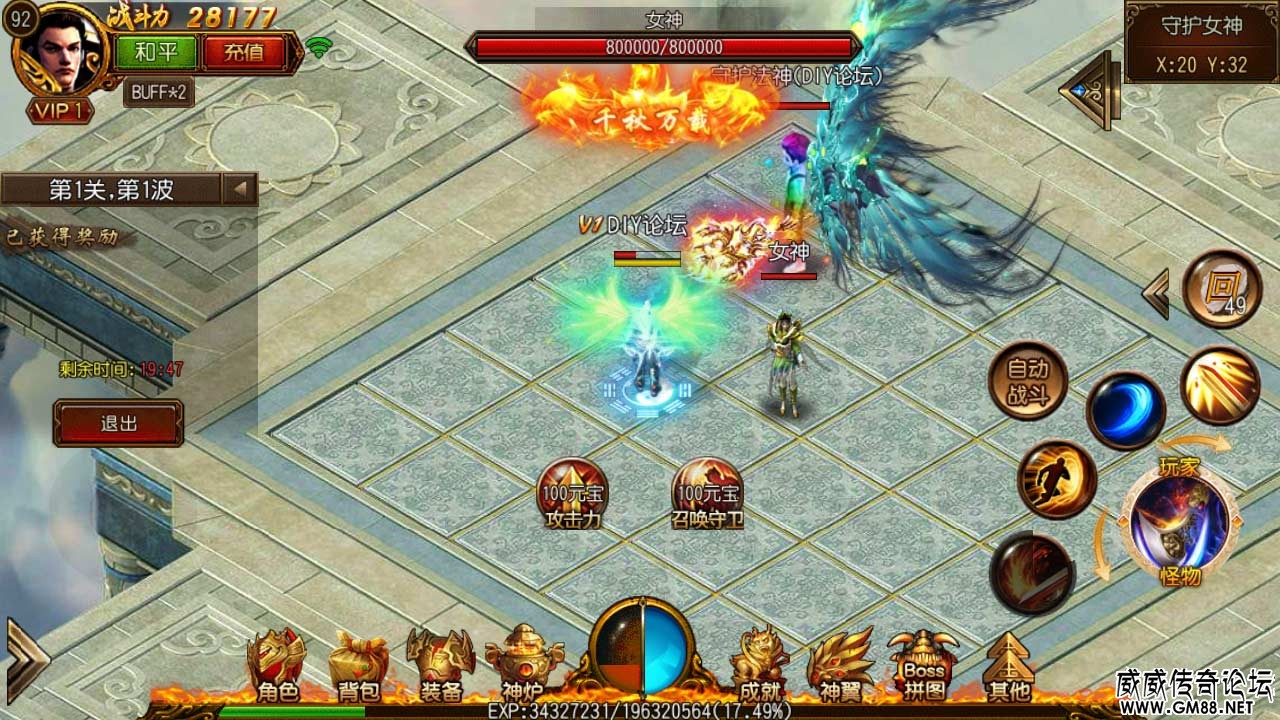Collapse the 第1关,第1波 wave panel
Viewport: 1280px width, 720px height.
tap(240, 189)
